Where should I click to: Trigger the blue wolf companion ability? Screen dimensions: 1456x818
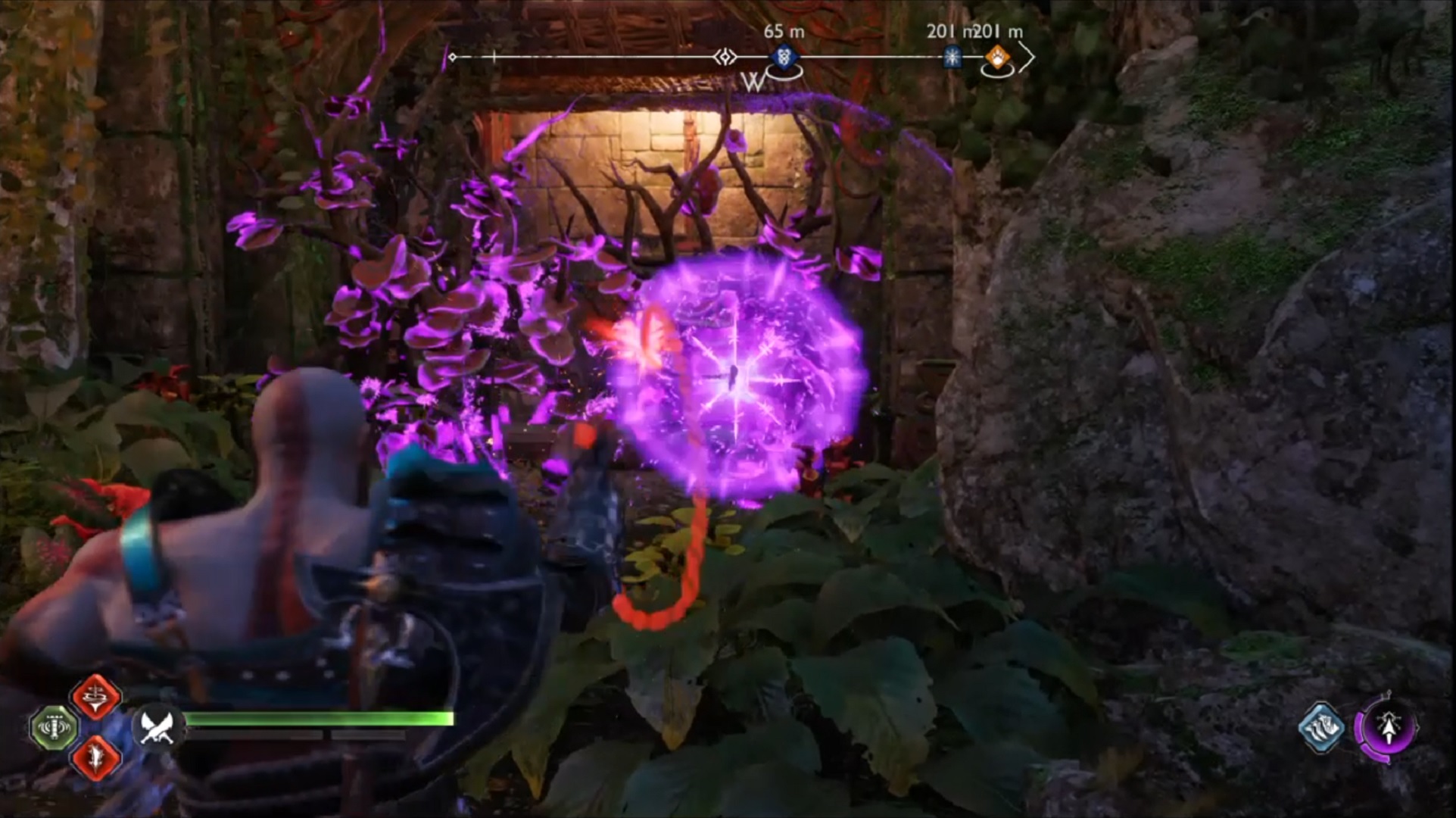click(1321, 728)
